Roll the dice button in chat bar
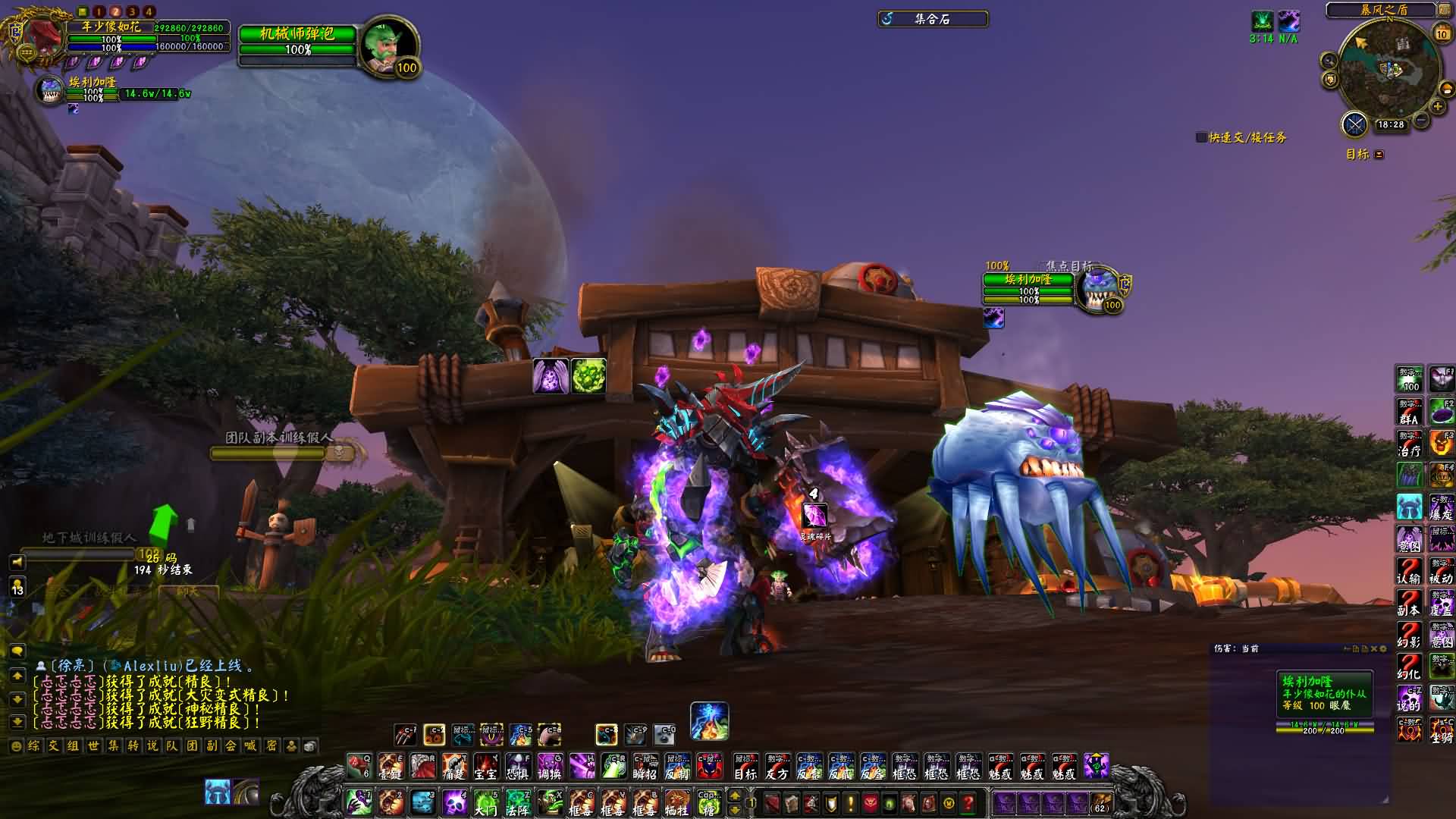The width and height of the screenshot is (1456, 819). point(310,746)
